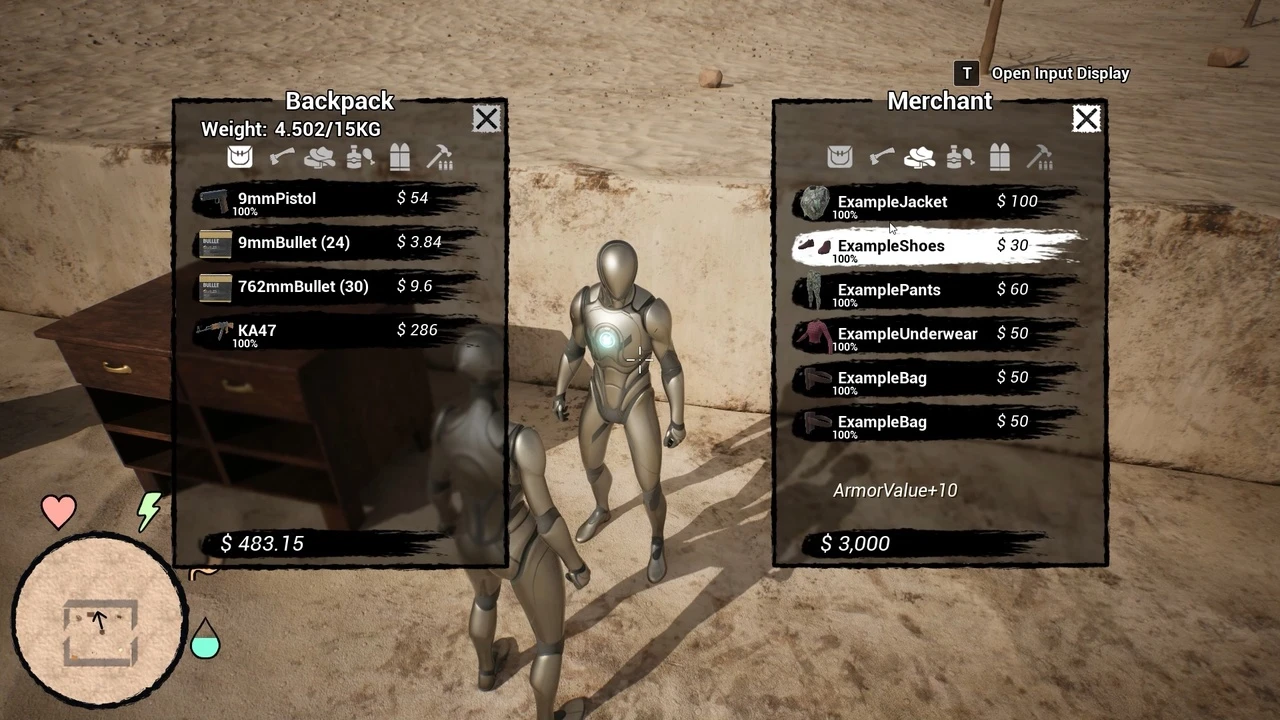Show all items in Backpack via bag tab
This screenshot has width=1280, height=720.
(240, 157)
